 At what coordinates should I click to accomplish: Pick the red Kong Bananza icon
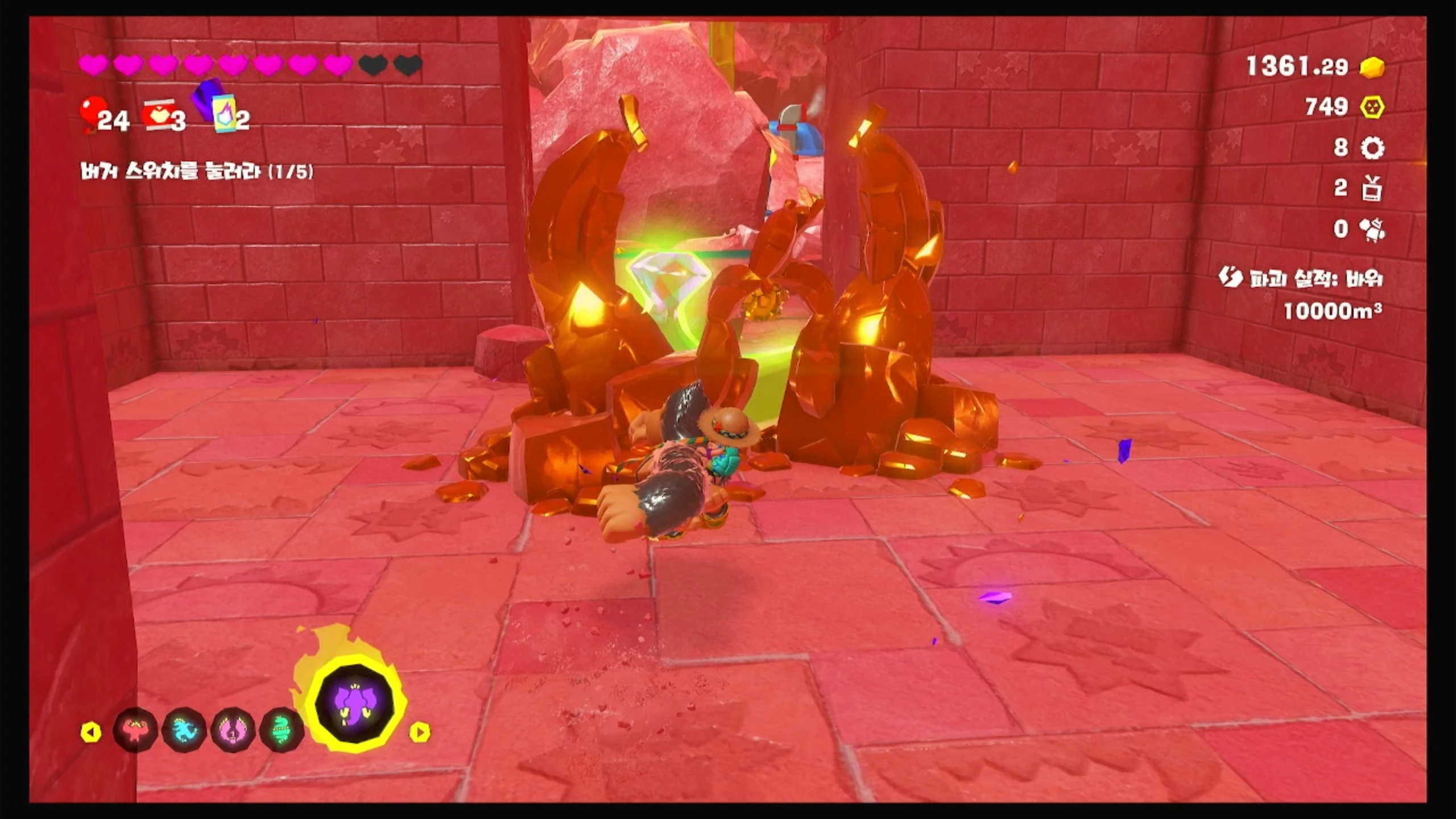tap(135, 731)
